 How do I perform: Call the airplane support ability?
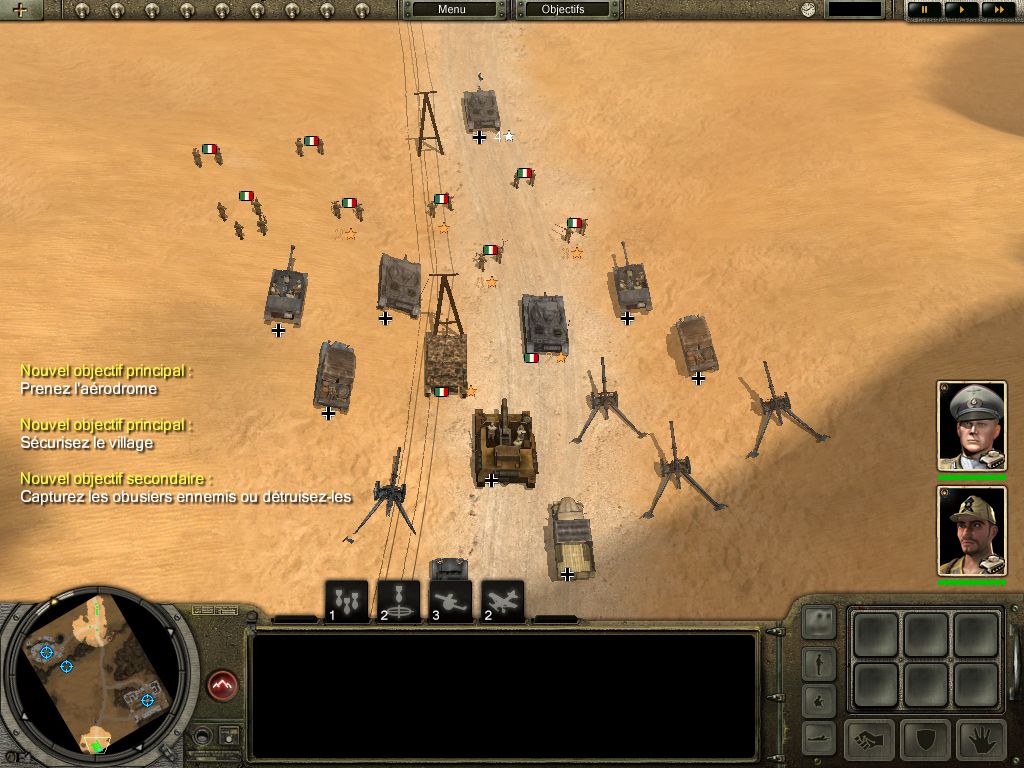point(502,602)
